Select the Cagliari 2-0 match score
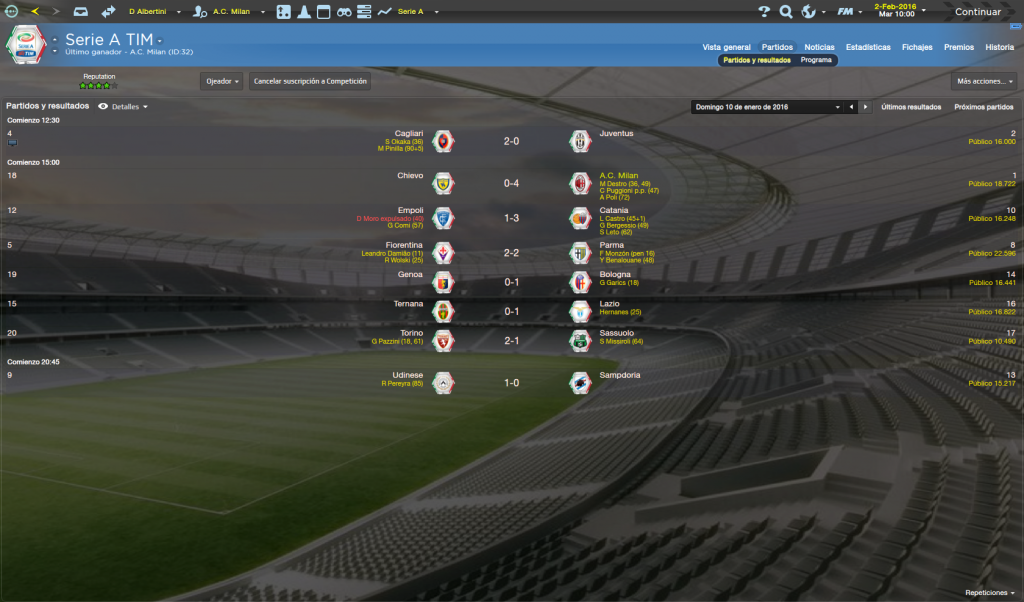 (x=511, y=141)
